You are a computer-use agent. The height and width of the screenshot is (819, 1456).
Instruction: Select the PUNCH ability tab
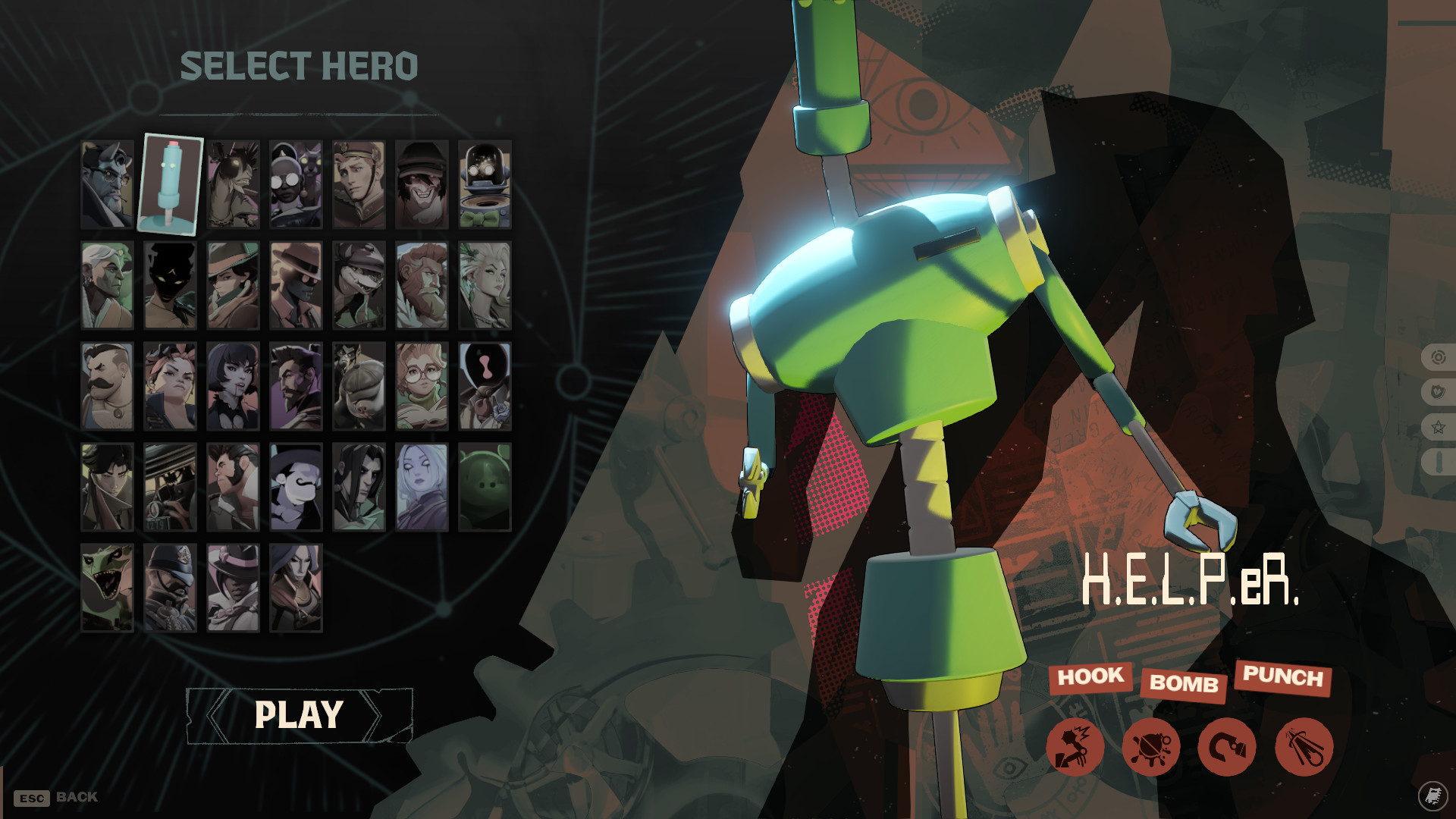point(1285,679)
